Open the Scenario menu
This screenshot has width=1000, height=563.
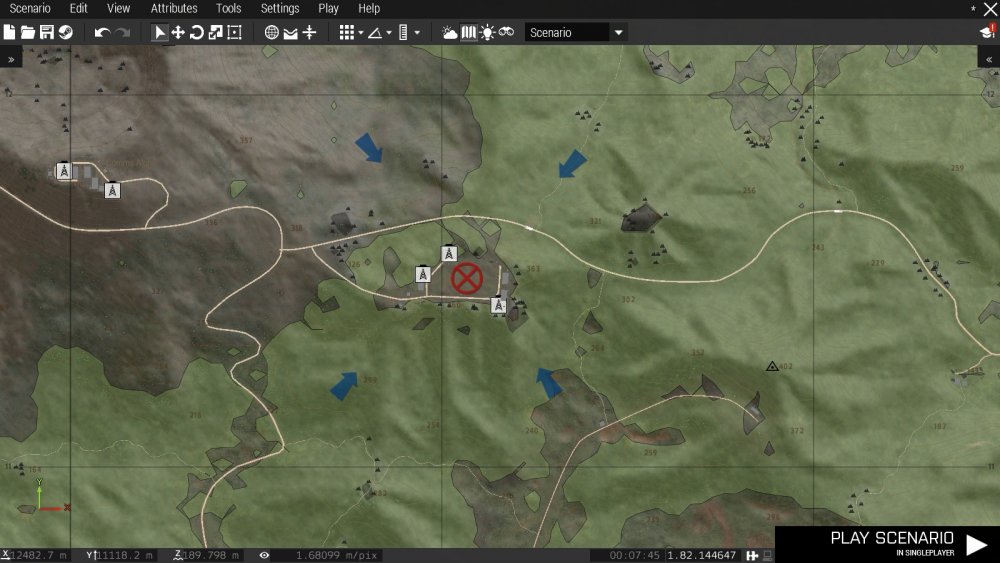30,8
